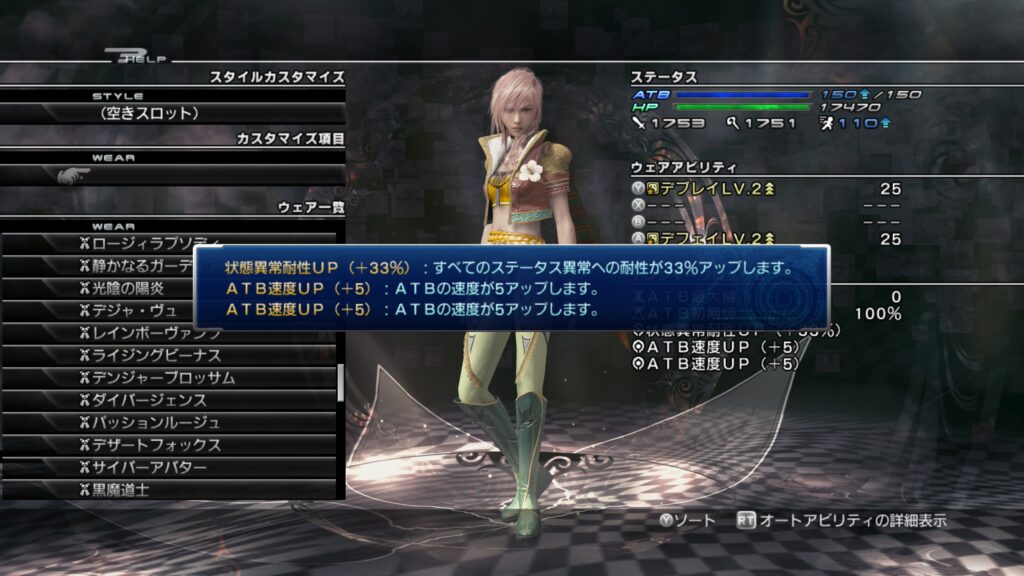Screen dimensions: 1024x576
Task: Select the デザートフォックス wear
Action: pyautogui.click(x=150, y=445)
